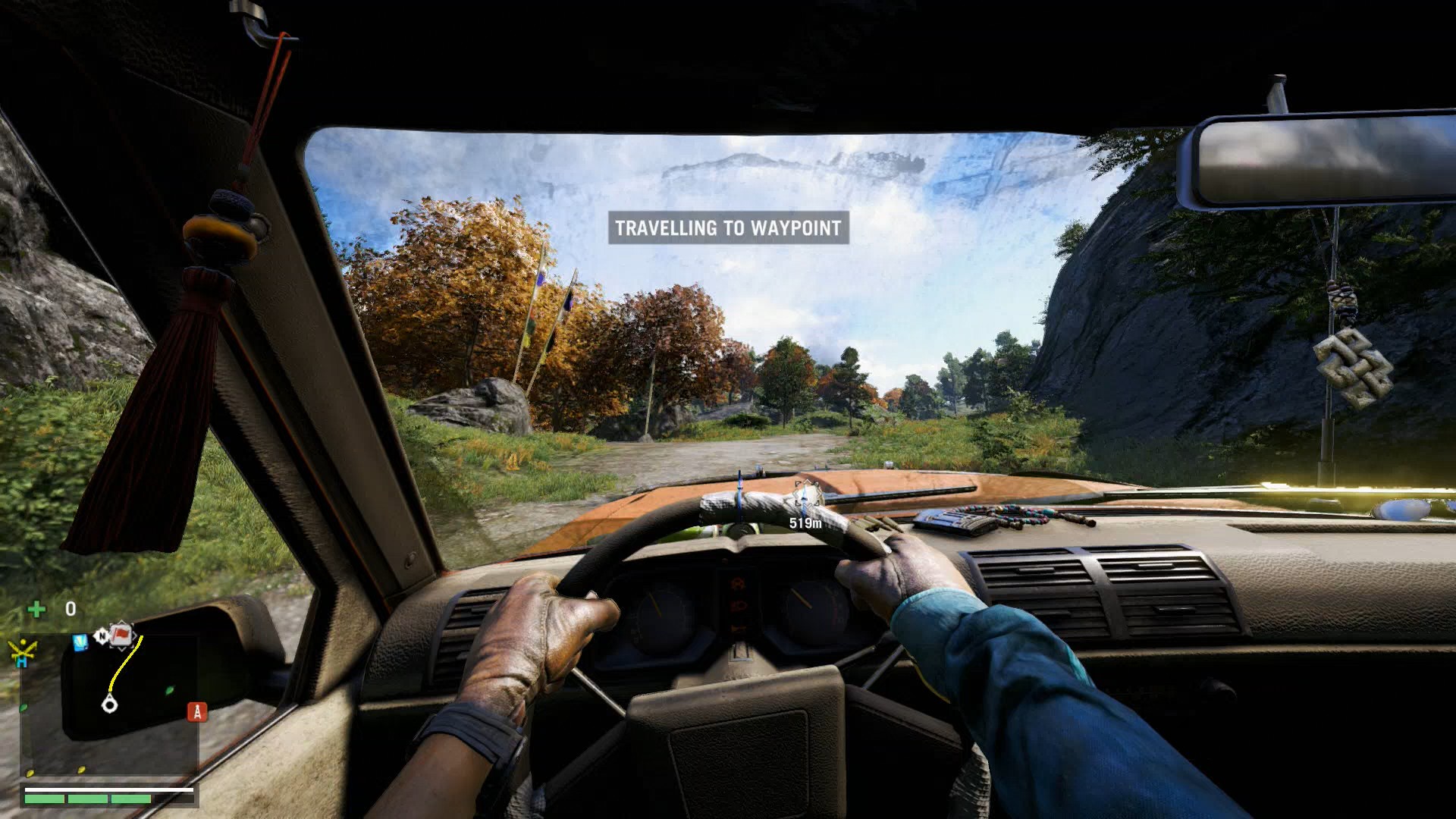This screenshot has height=819, width=1456.
Task: Select the H badge under the karma icon
Action: 22,661
